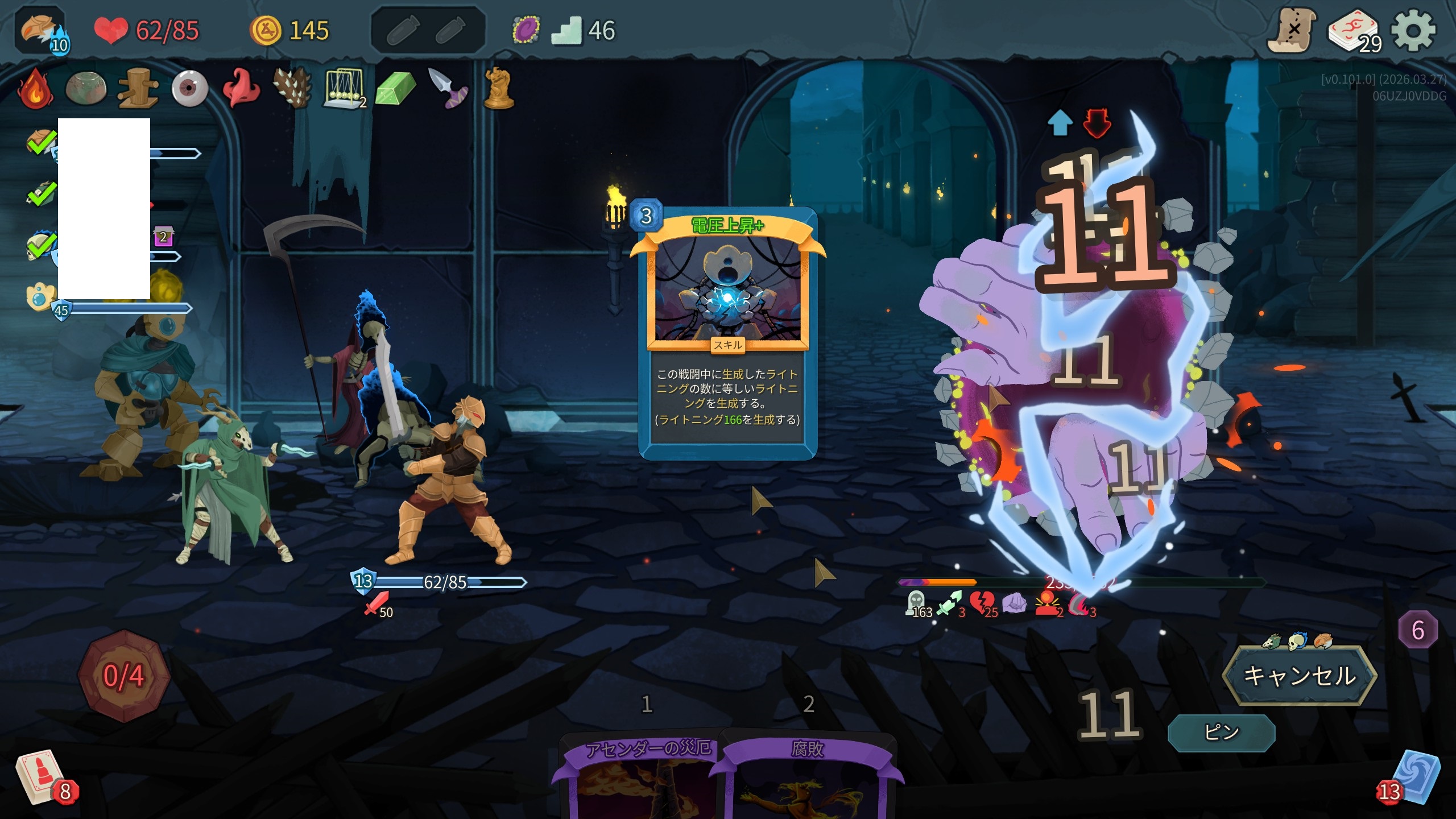
Task: Click the purple exhaust pile counter 6
Action: (1417, 630)
